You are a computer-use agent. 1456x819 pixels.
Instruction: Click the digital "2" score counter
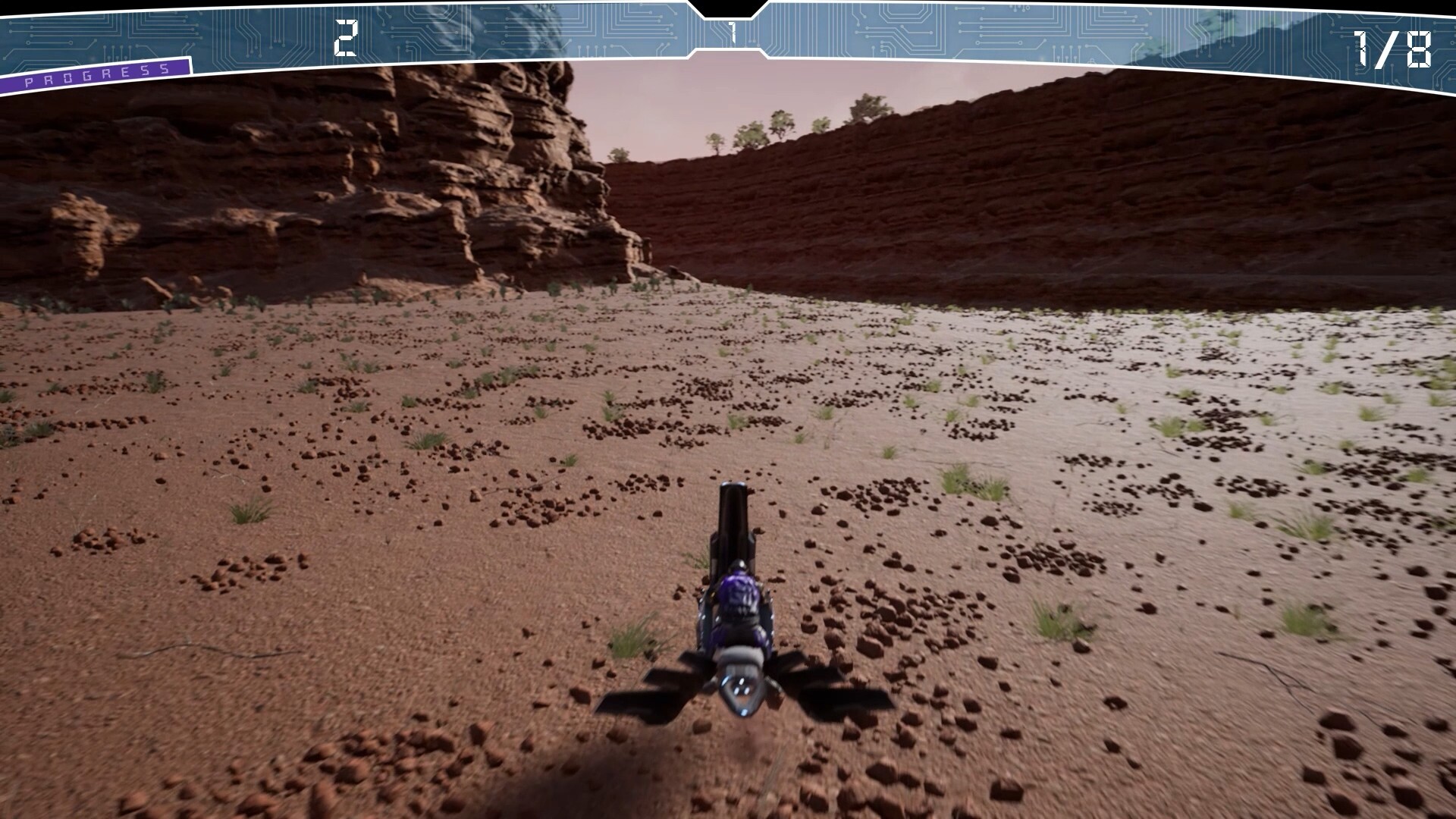[x=345, y=38]
